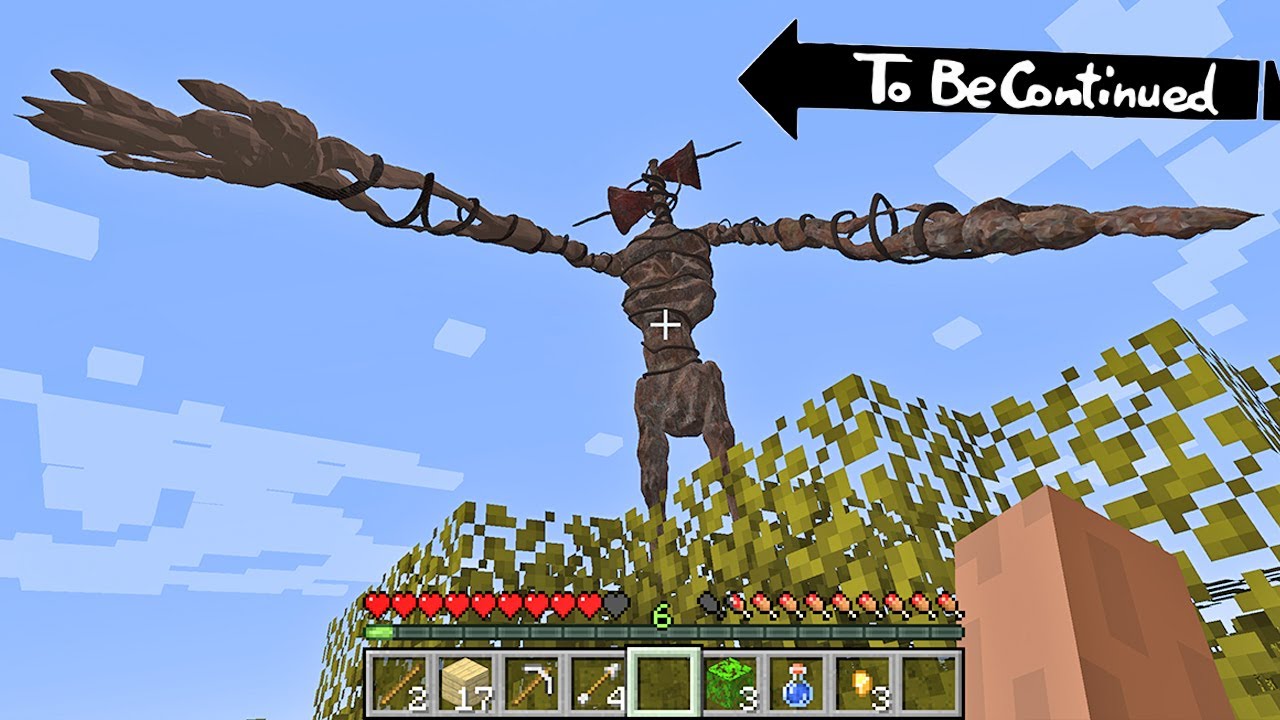This screenshot has width=1280, height=720.
Task: Click the grayed-out empty heart icon
Action: click(616, 604)
